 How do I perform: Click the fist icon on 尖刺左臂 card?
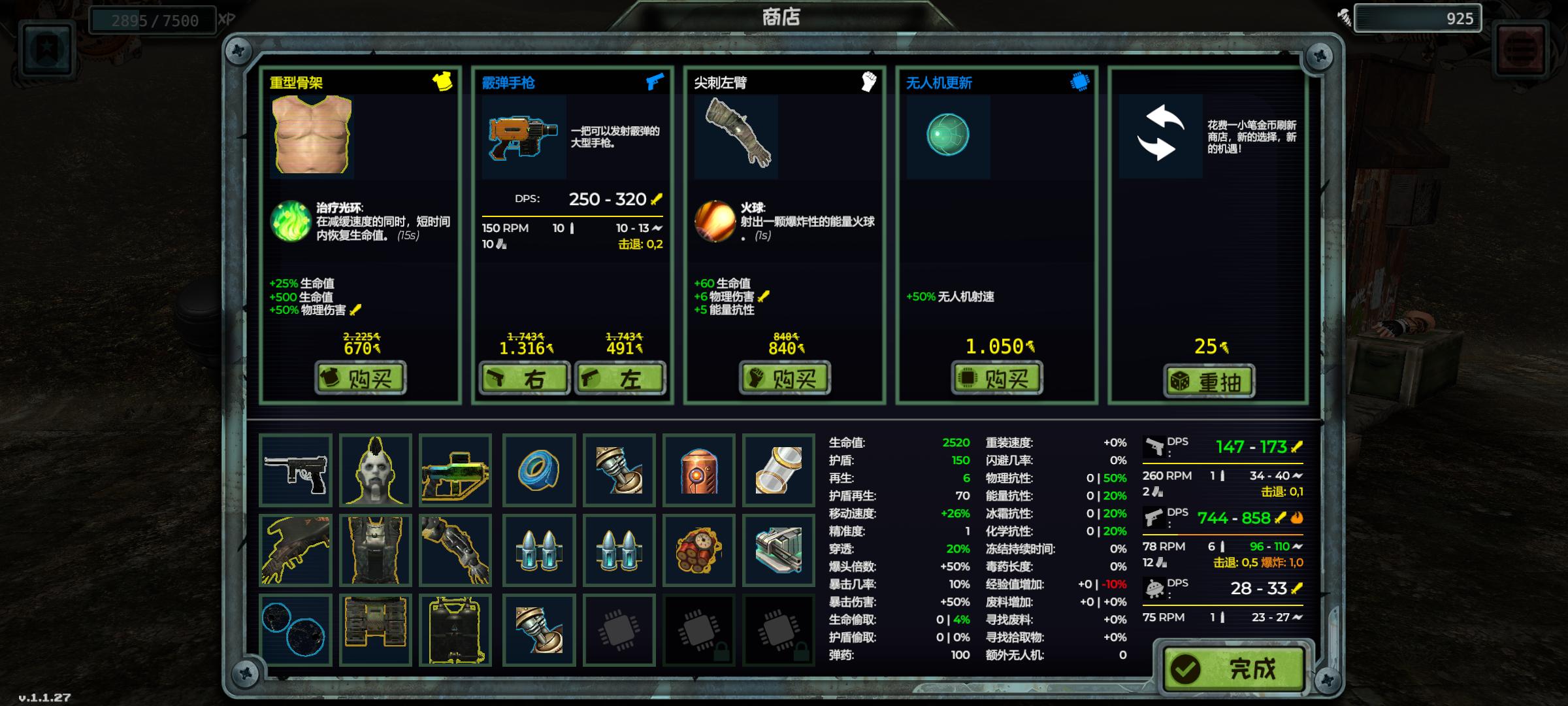868,80
